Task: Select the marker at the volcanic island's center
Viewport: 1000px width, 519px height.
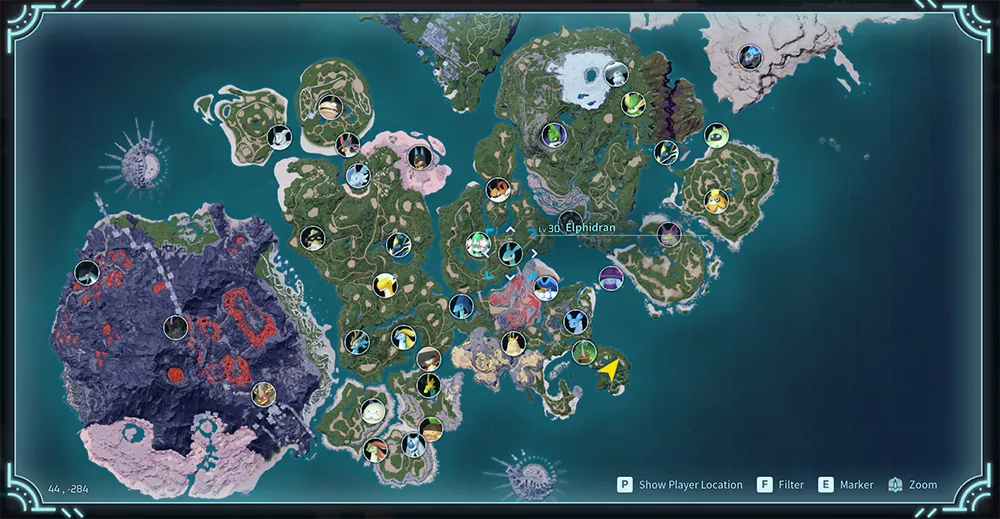Action: pos(176,326)
